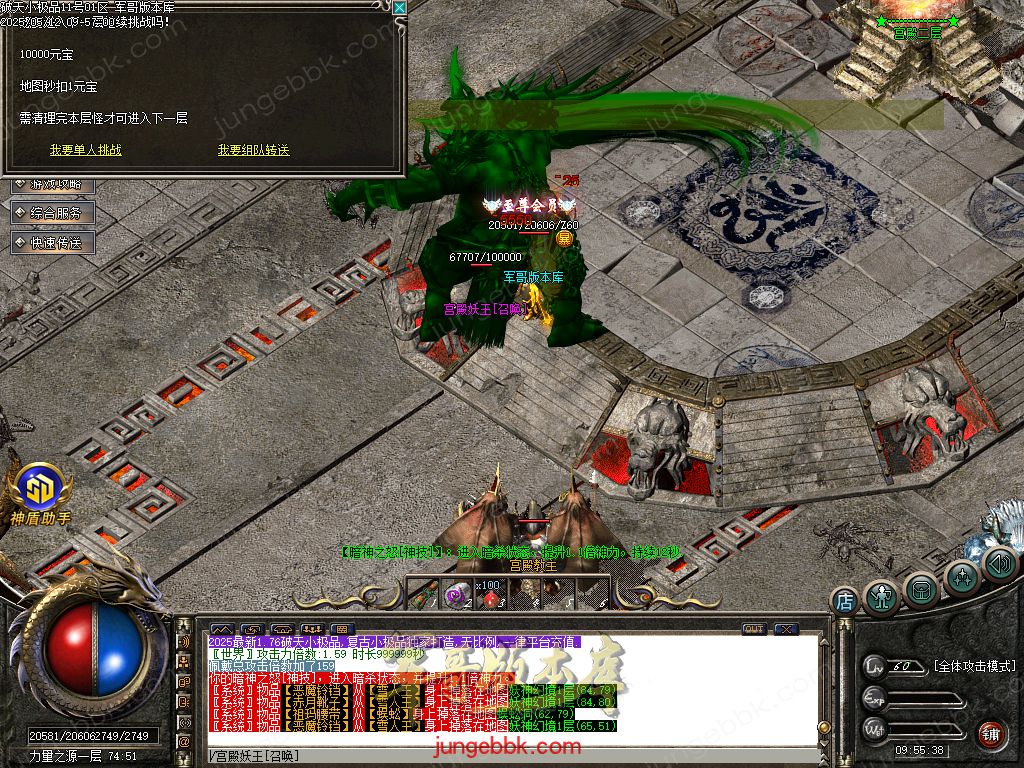Select the @ private chat channel icon
Viewport: 1024px width, 768px height.
pyautogui.click(x=184, y=740)
